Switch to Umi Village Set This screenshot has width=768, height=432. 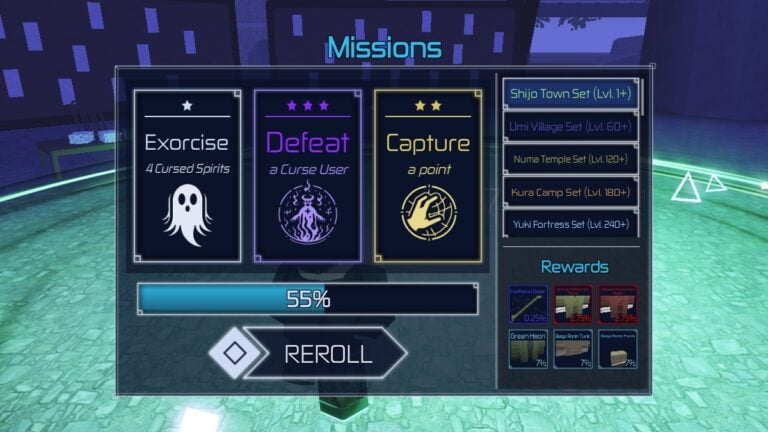click(x=570, y=127)
